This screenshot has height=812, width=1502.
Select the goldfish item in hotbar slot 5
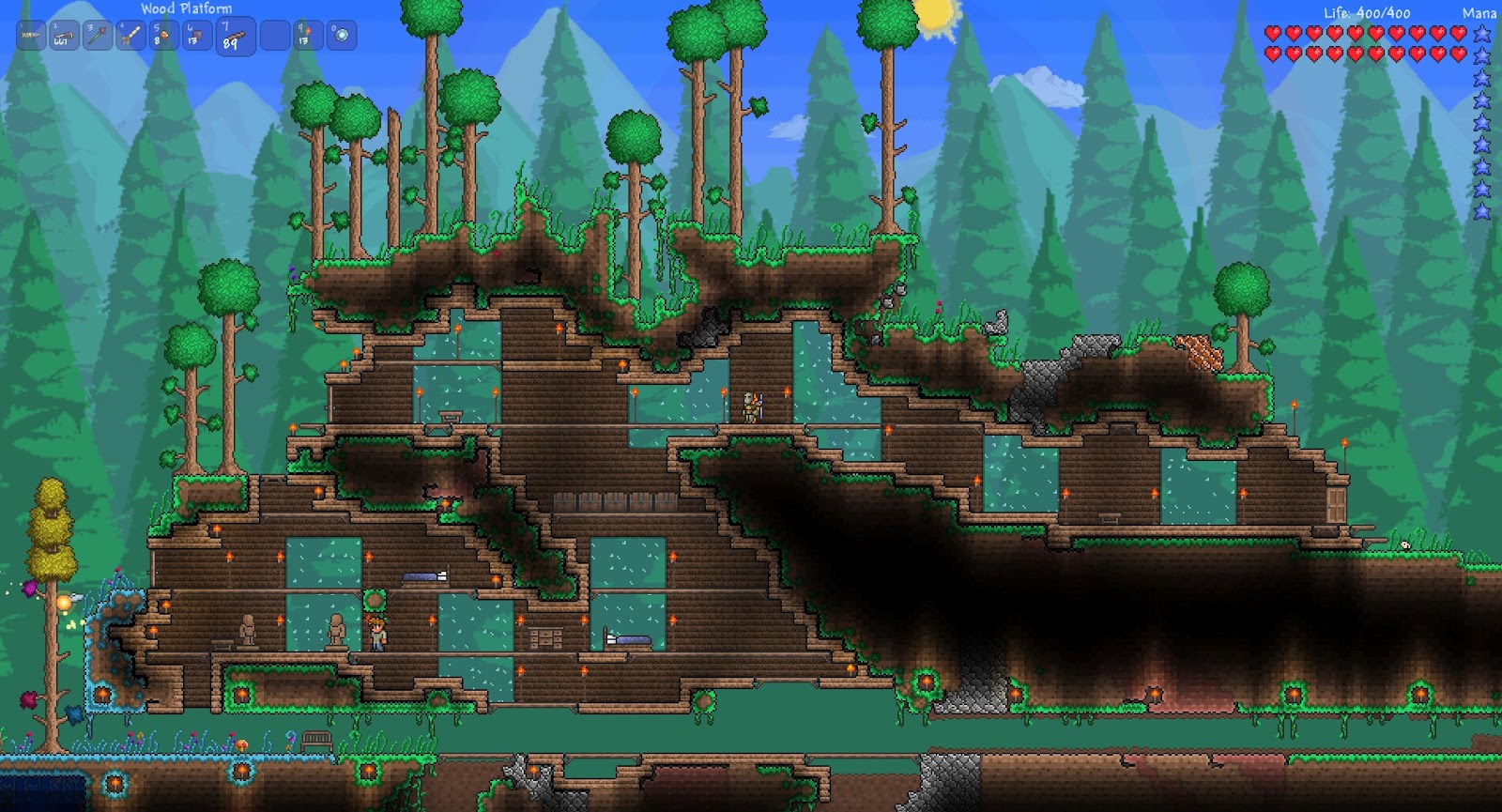tap(164, 35)
